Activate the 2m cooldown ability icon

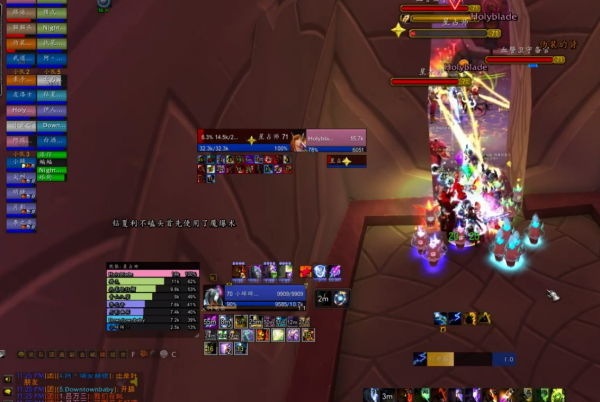click(x=324, y=298)
